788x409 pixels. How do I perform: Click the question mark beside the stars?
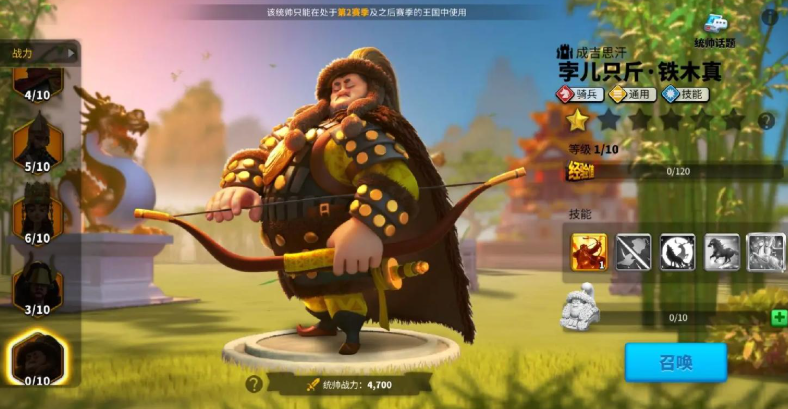(766, 121)
